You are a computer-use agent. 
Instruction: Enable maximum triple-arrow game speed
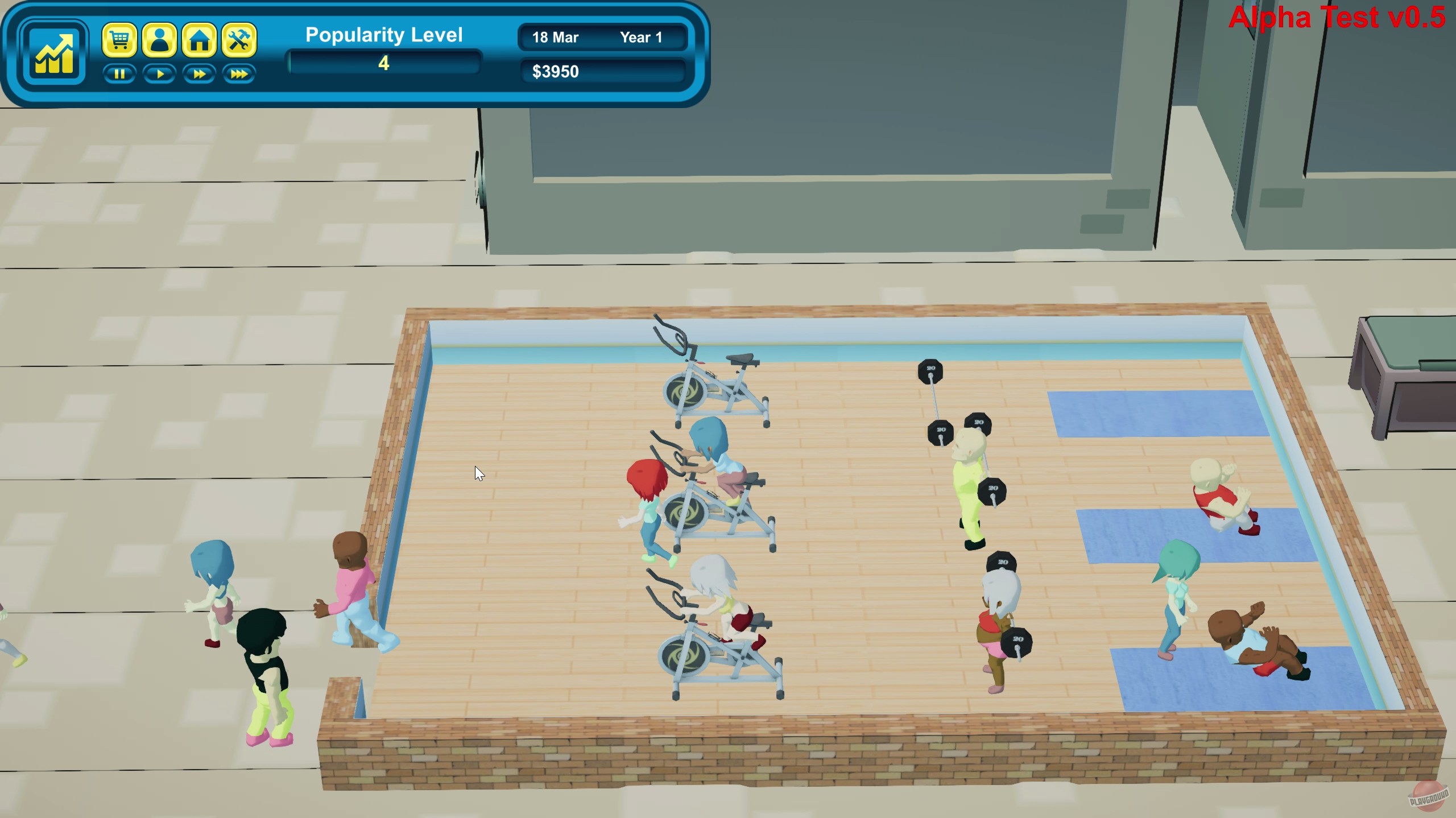pos(239,74)
